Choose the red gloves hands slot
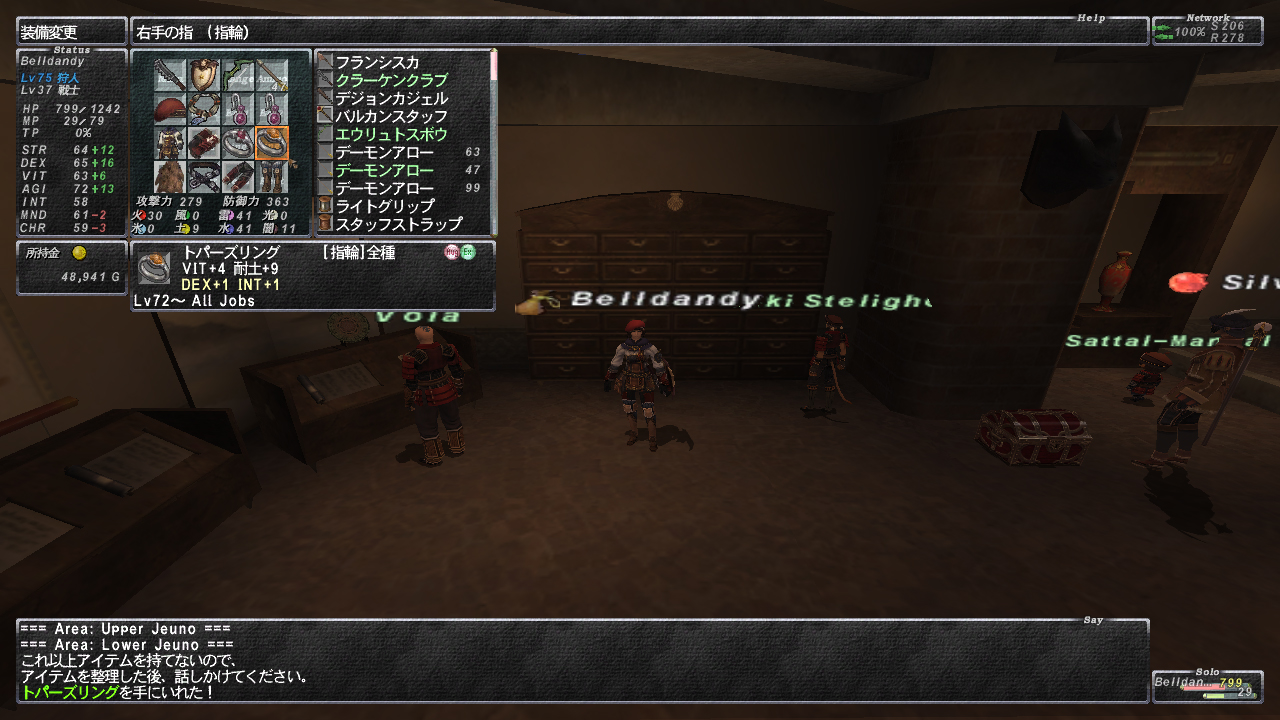 click(x=205, y=144)
